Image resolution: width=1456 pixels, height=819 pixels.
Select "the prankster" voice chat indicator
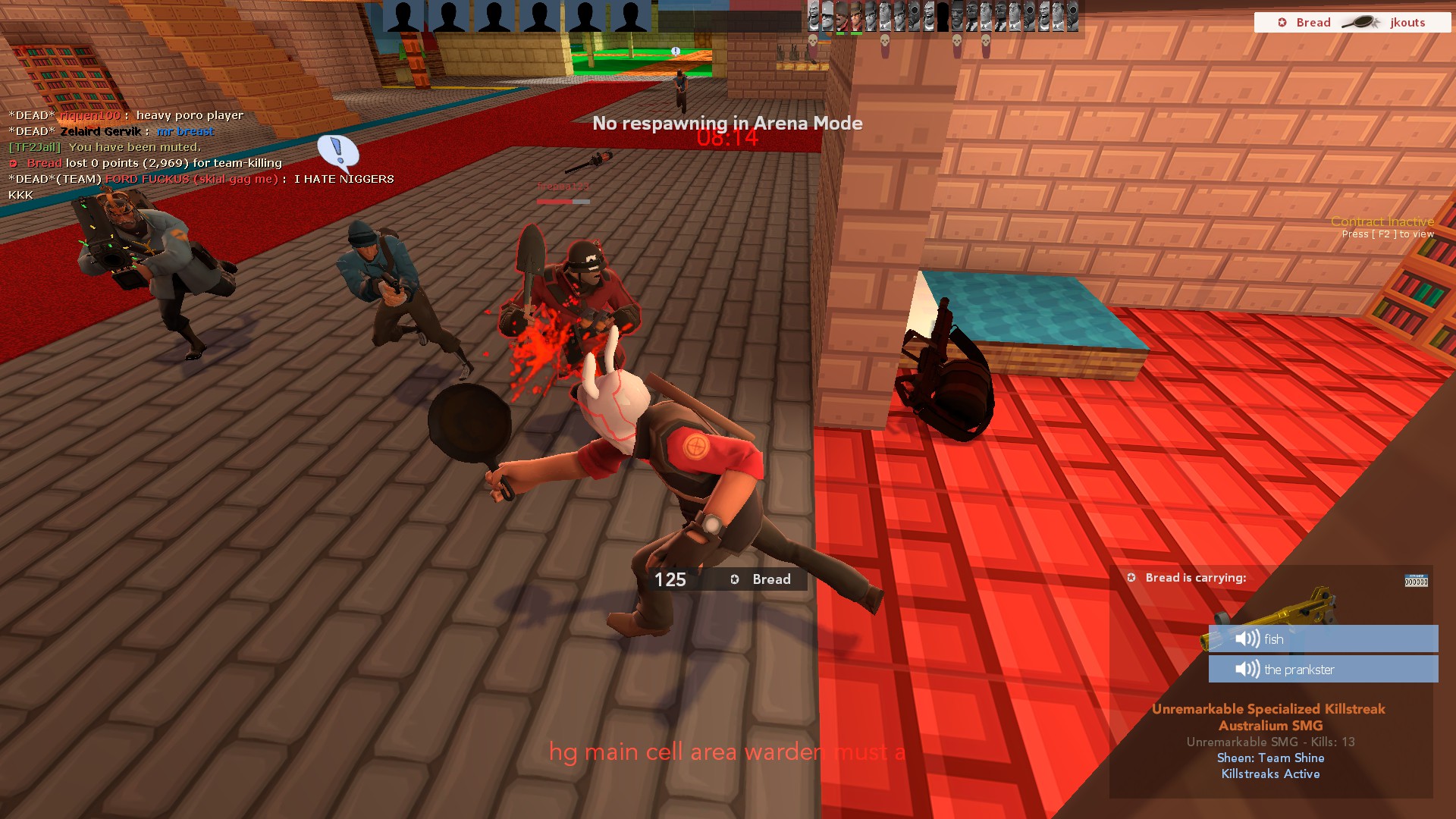pos(1323,670)
